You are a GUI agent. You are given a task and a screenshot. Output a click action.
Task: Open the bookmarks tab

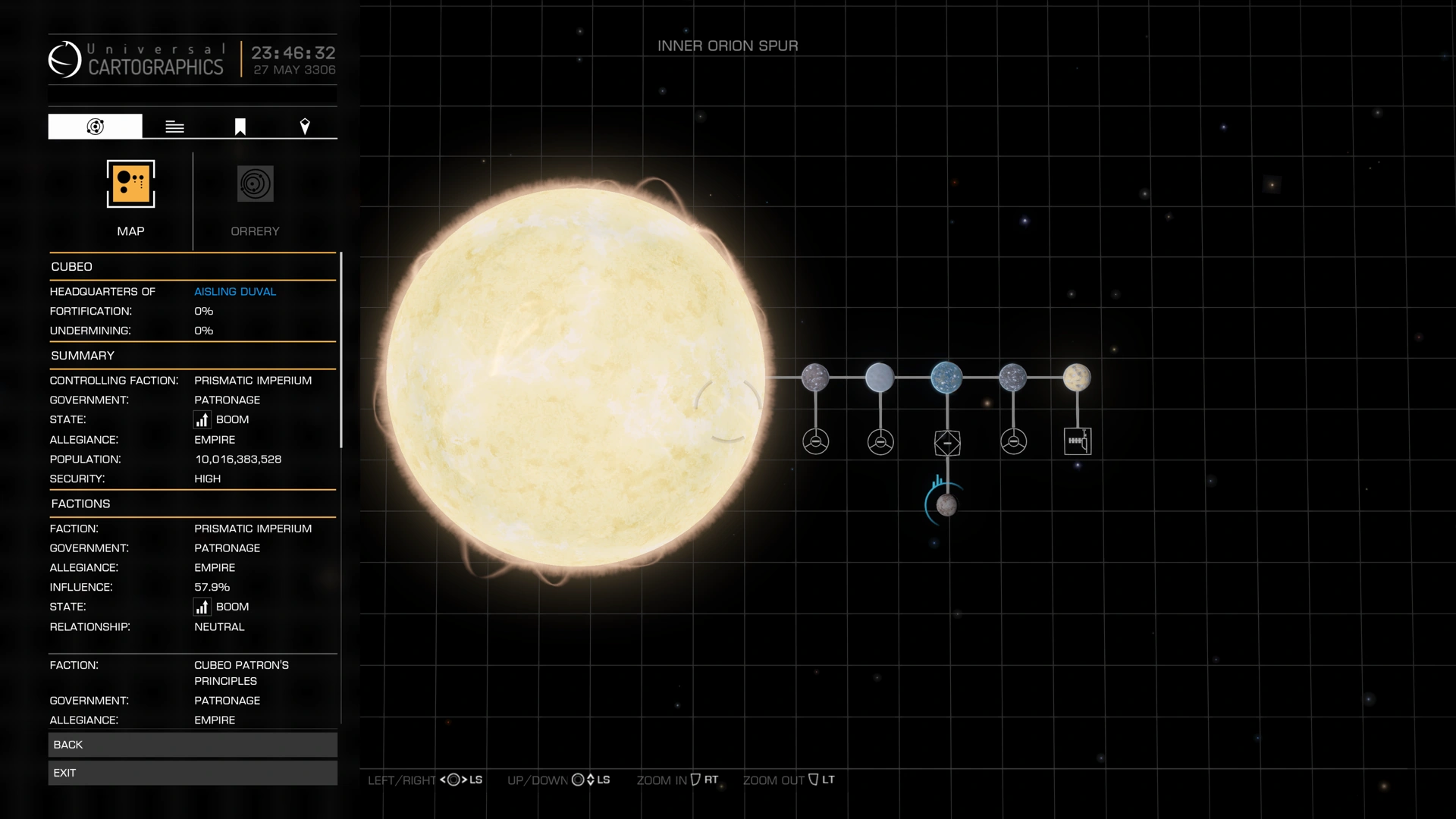pyautogui.click(x=240, y=126)
